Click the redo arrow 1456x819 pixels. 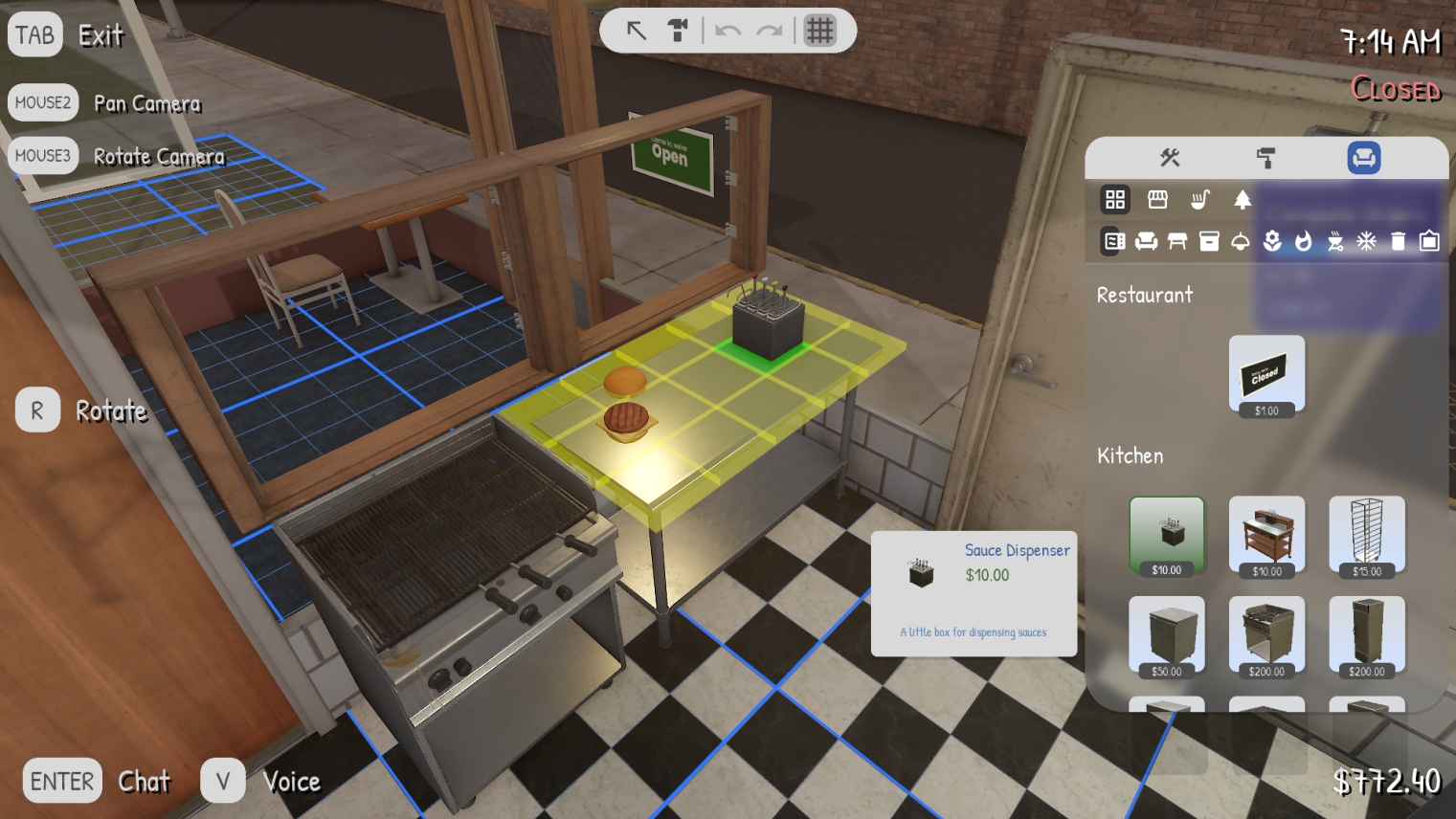pos(769,31)
